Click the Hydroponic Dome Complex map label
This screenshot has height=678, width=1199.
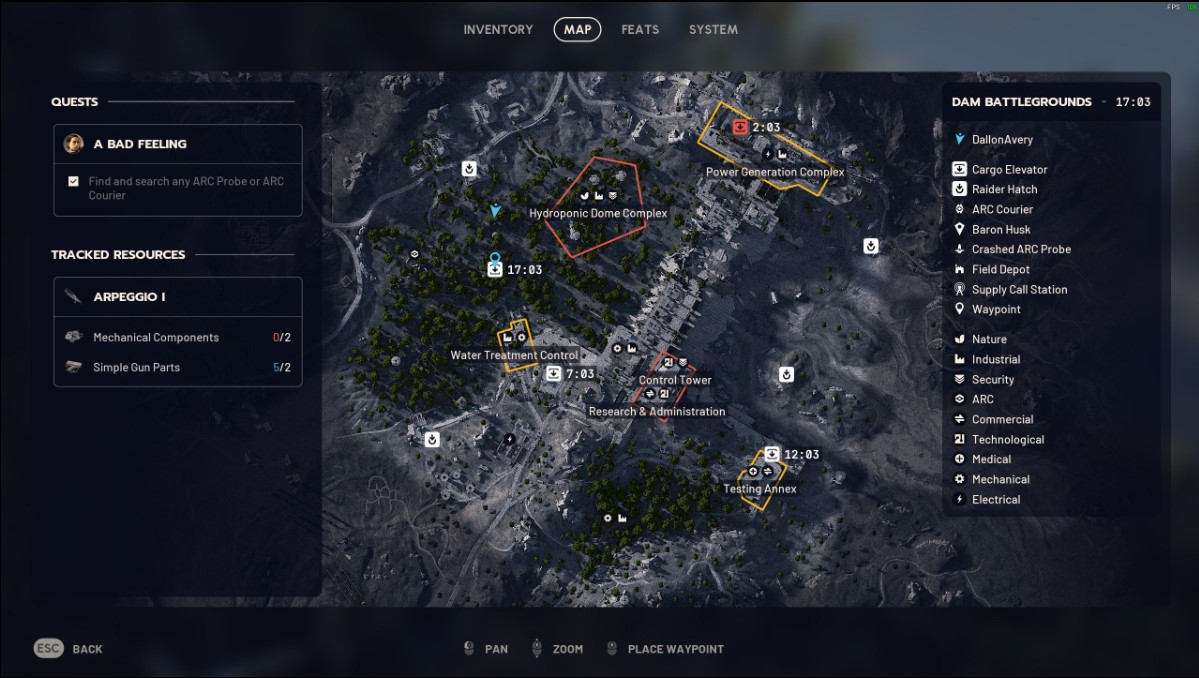pos(598,213)
